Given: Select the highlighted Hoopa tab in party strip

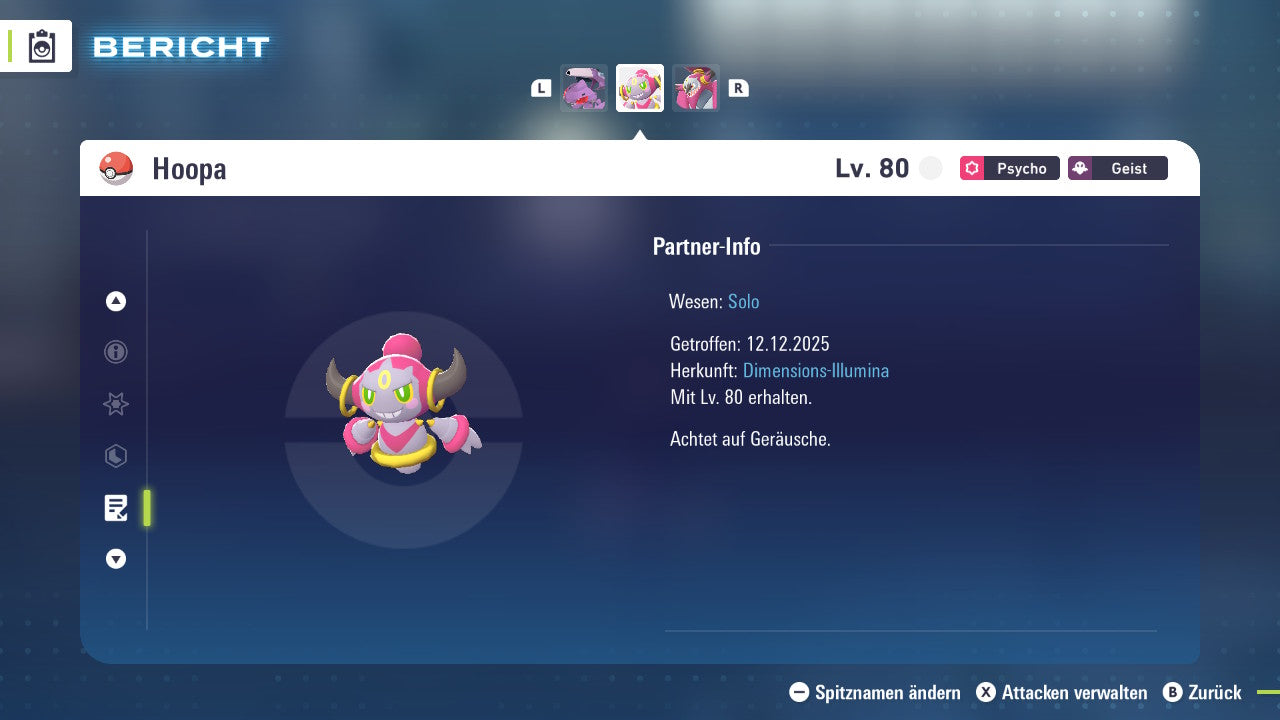Looking at the screenshot, I should point(639,88).
